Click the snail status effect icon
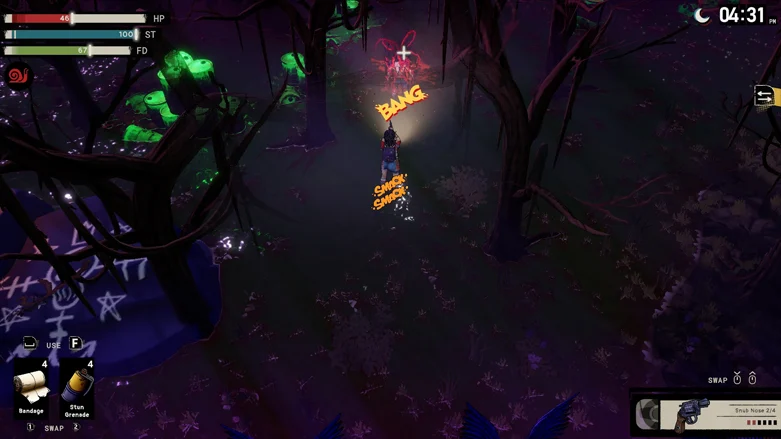 point(18,76)
